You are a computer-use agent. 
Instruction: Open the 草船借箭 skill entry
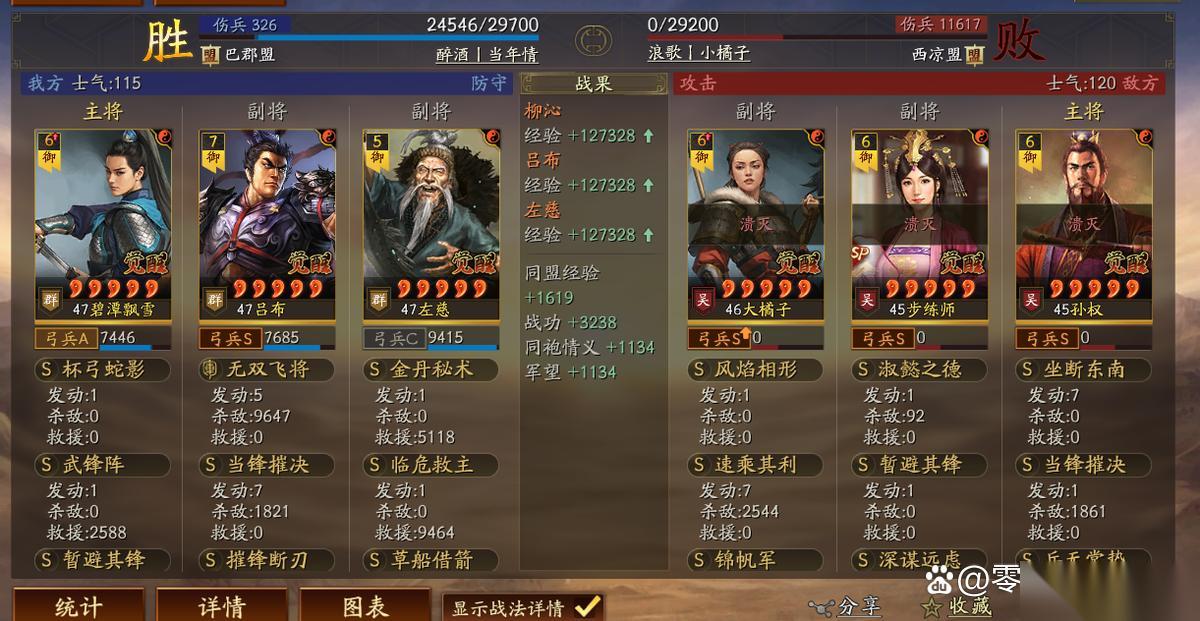pyautogui.click(x=431, y=560)
